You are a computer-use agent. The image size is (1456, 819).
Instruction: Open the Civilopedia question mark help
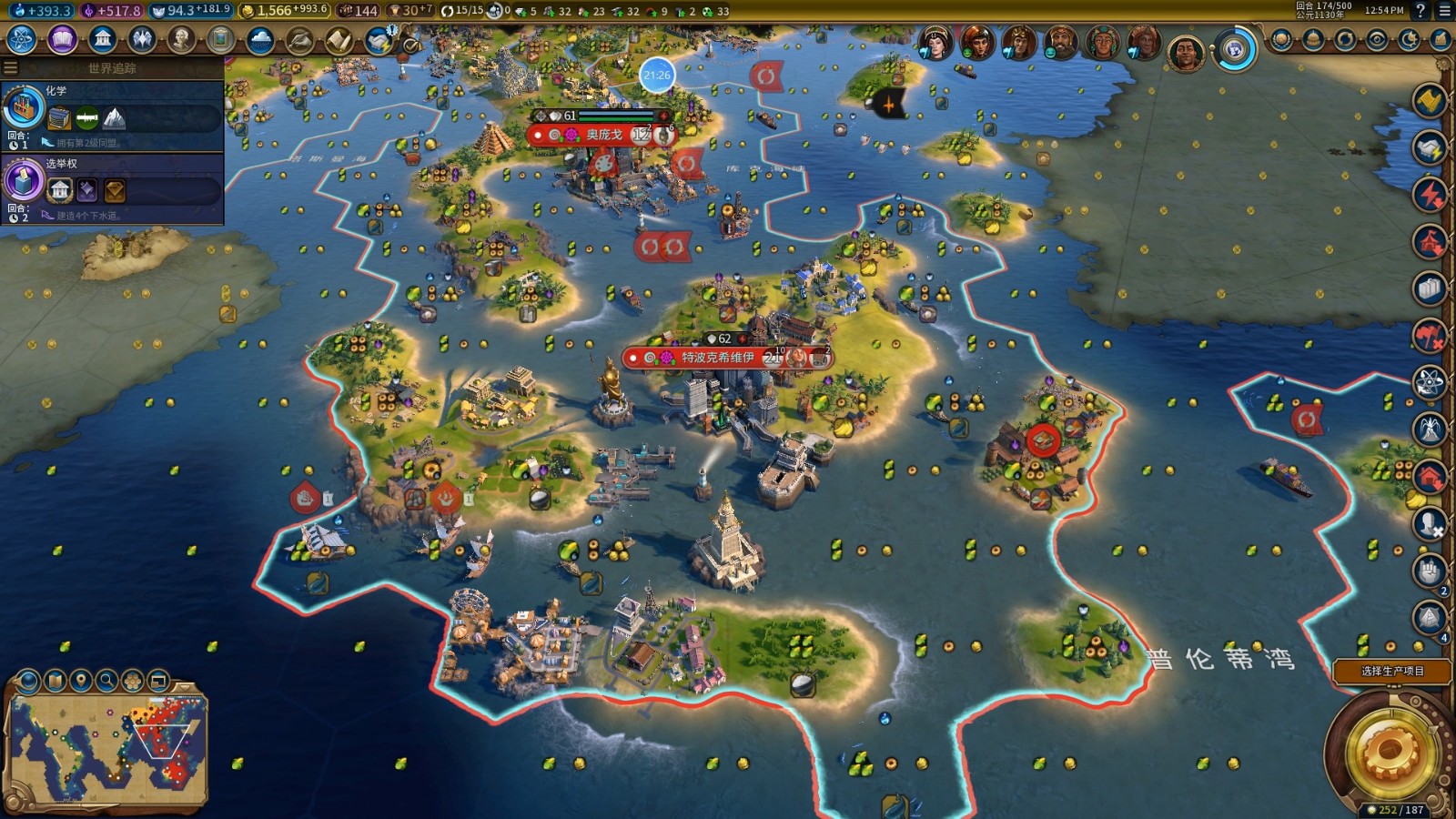1421,11
